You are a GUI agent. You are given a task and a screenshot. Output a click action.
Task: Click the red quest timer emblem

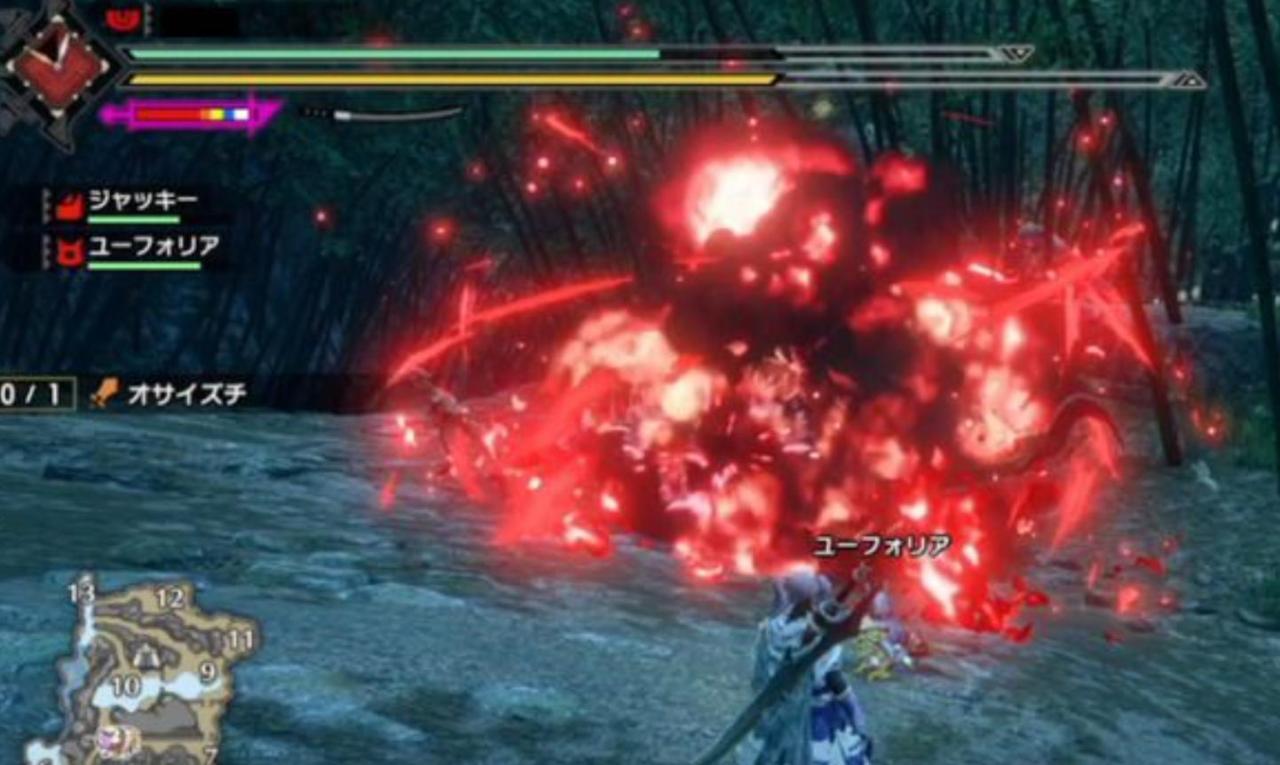pyautogui.click(x=58, y=68)
